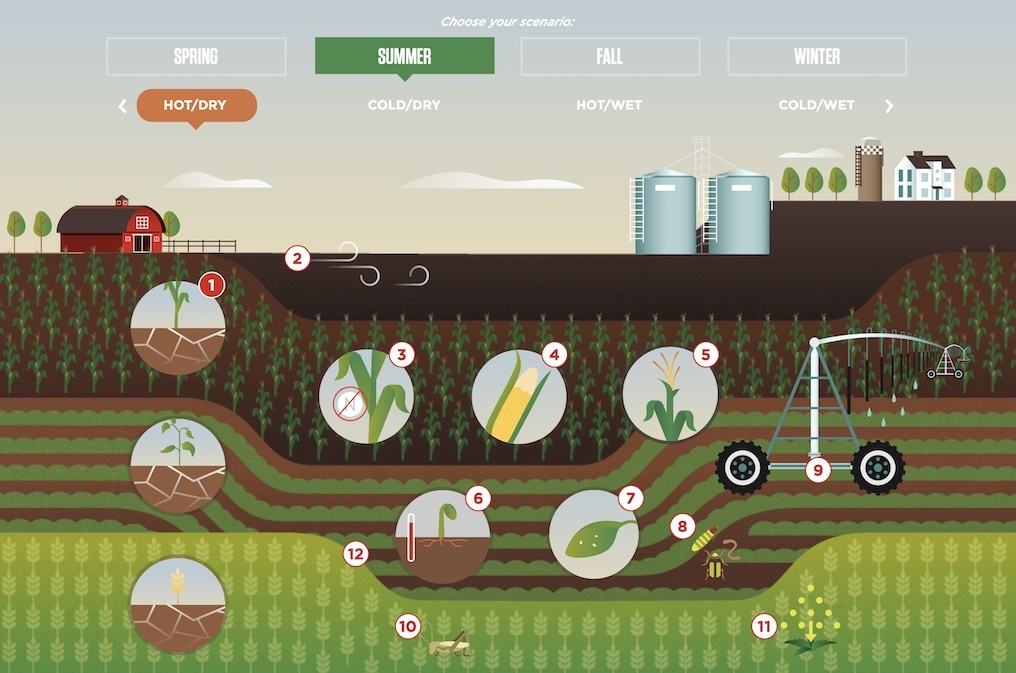Select the Hot/Dry condition

click(x=196, y=105)
